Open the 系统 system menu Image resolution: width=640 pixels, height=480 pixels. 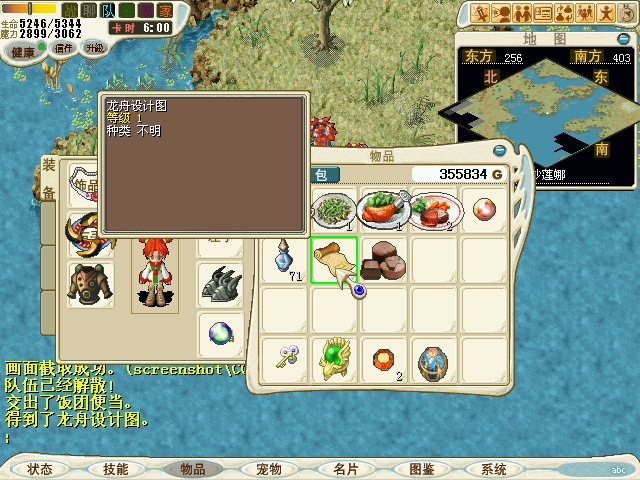click(494, 468)
